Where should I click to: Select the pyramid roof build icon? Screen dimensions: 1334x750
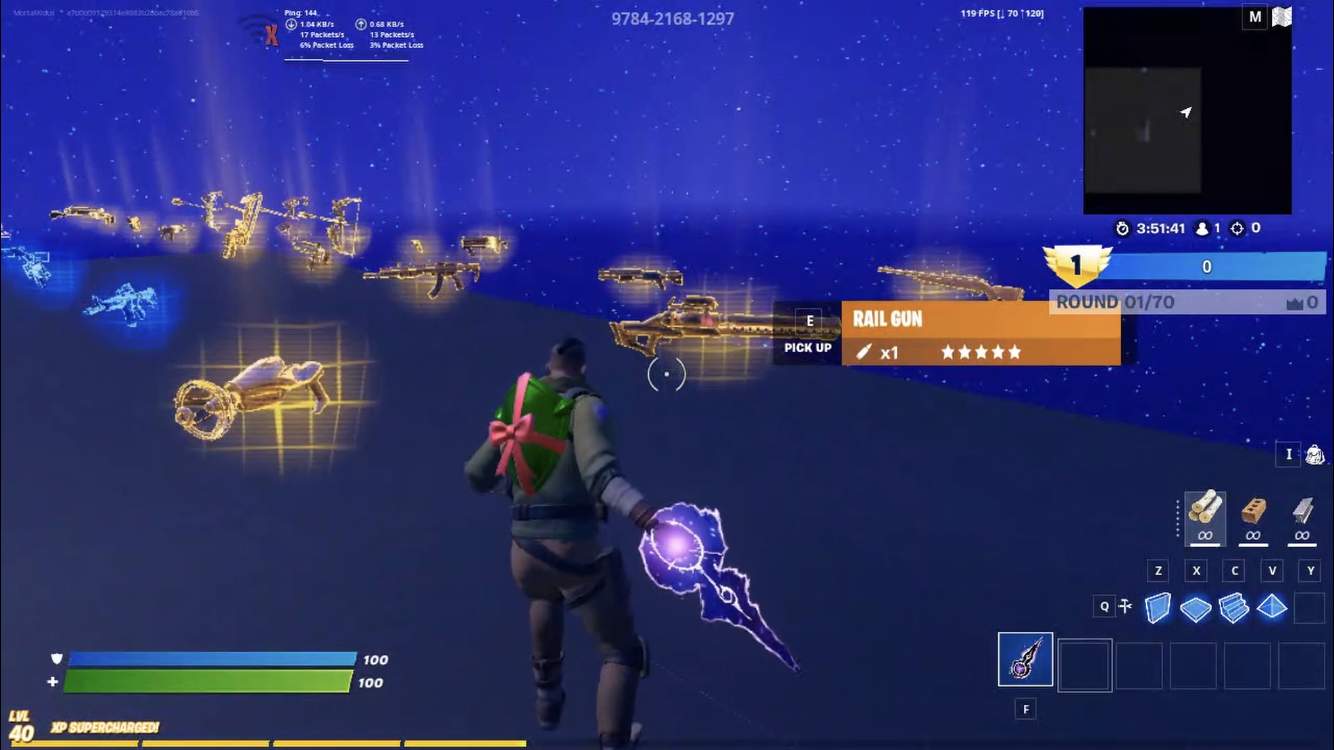coord(1271,606)
